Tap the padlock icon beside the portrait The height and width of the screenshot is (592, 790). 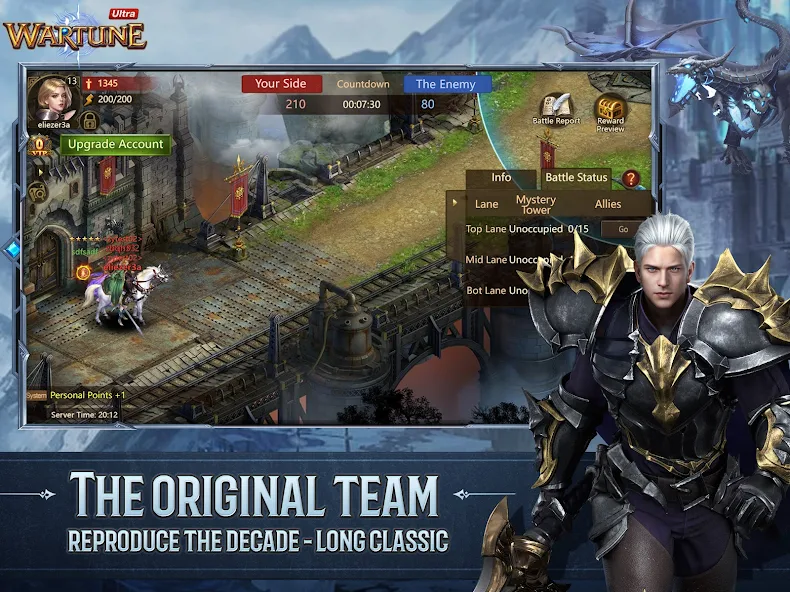pyautogui.click(x=89, y=121)
